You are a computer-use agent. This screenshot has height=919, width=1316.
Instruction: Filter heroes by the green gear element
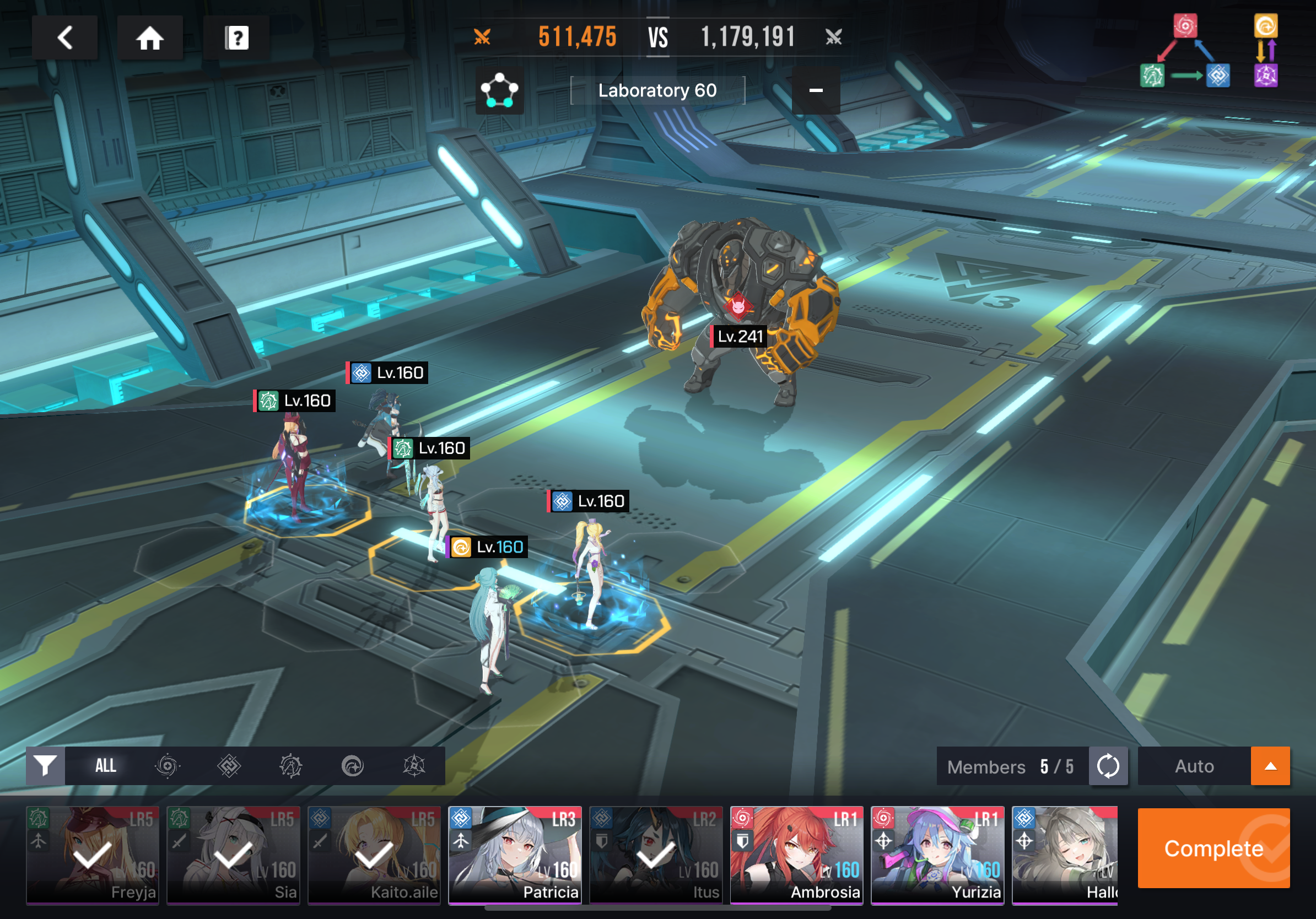click(x=290, y=765)
